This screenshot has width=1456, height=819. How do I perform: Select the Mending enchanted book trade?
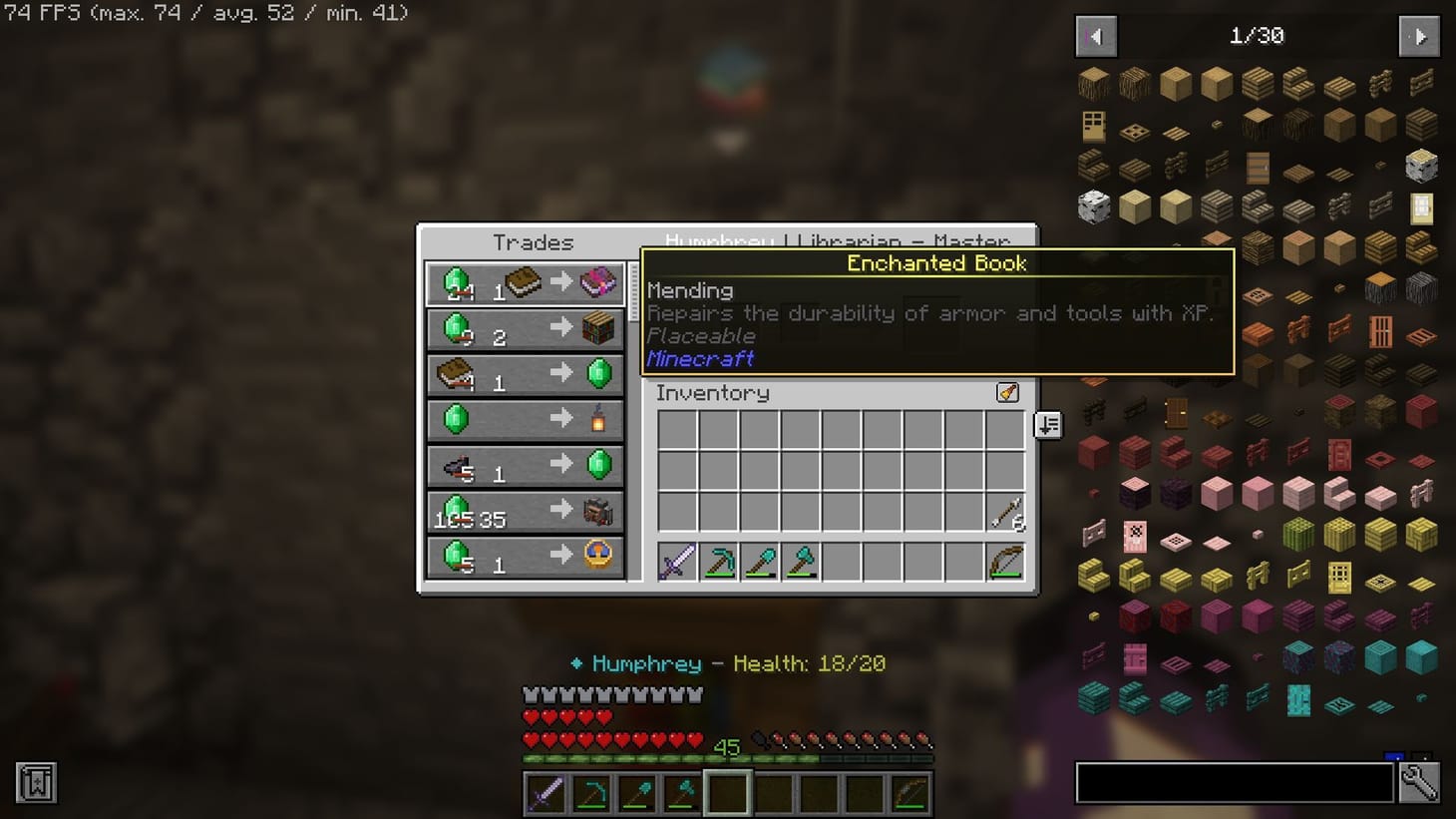coord(526,282)
